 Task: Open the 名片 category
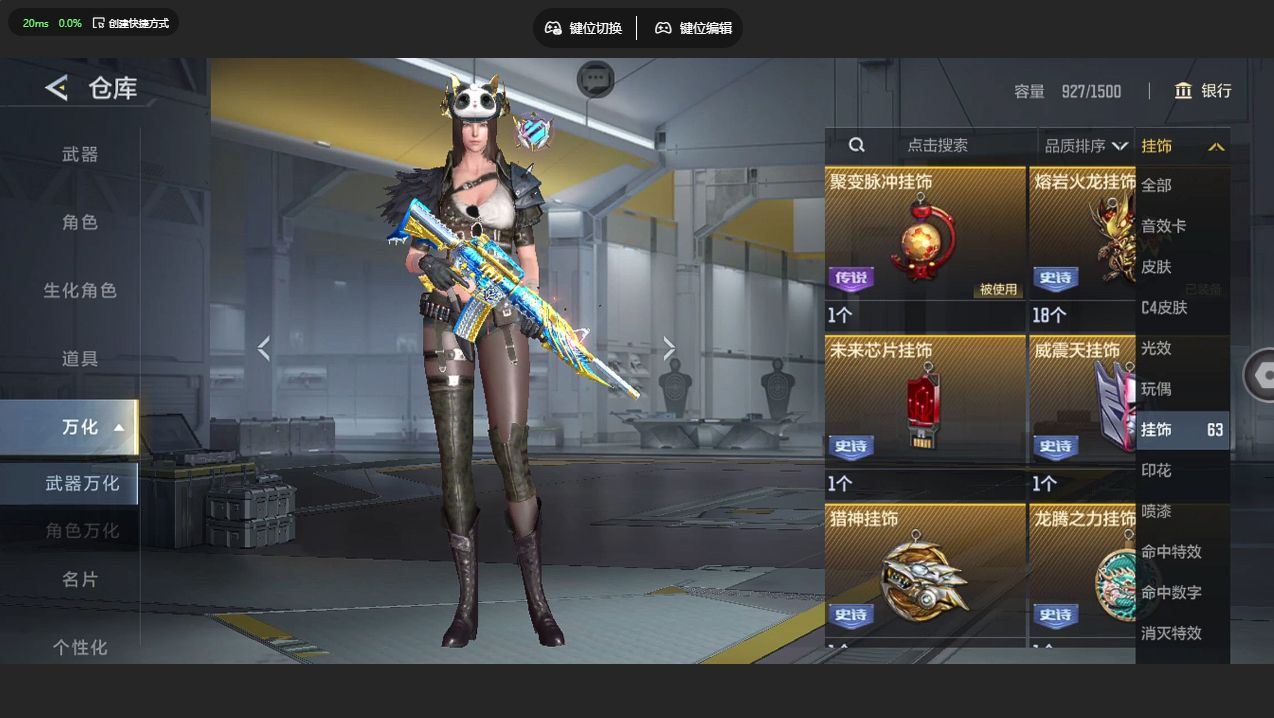tap(80, 579)
